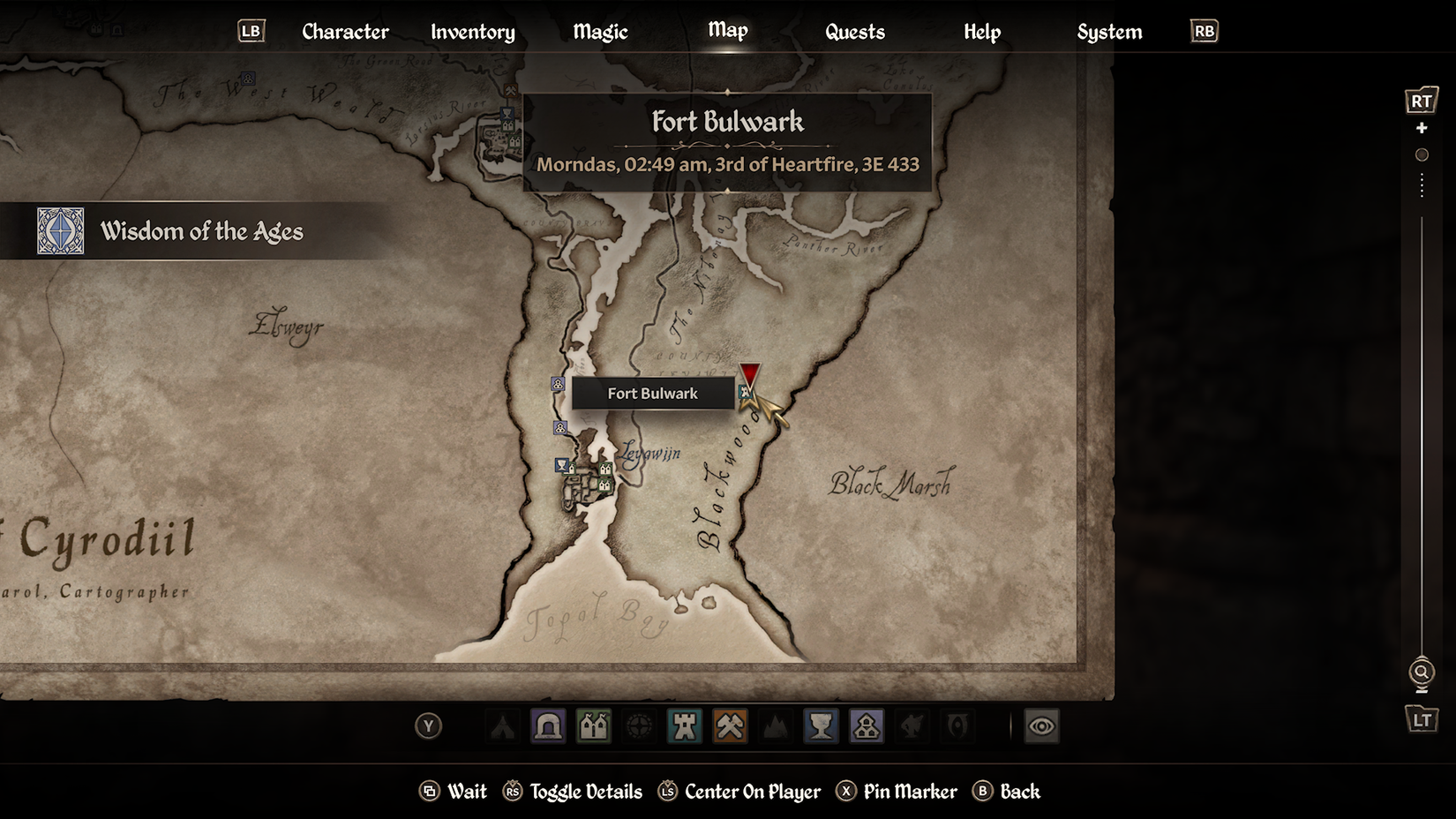Open the Character screen
Image resolution: width=1456 pixels, height=819 pixels.
pyautogui.click(x=345, y=32)
